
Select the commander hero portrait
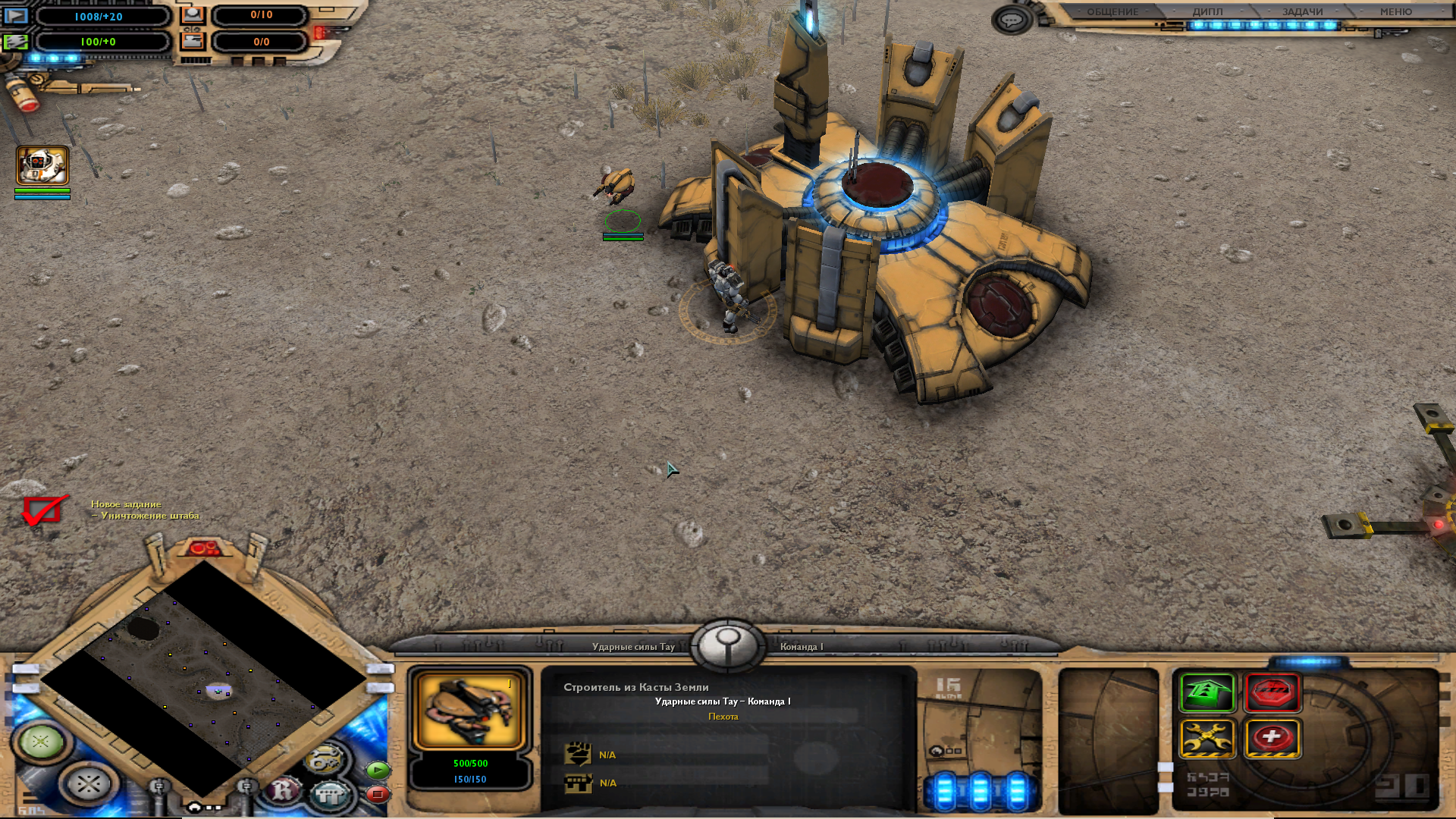pyautogui.click(x=42, y=165)
